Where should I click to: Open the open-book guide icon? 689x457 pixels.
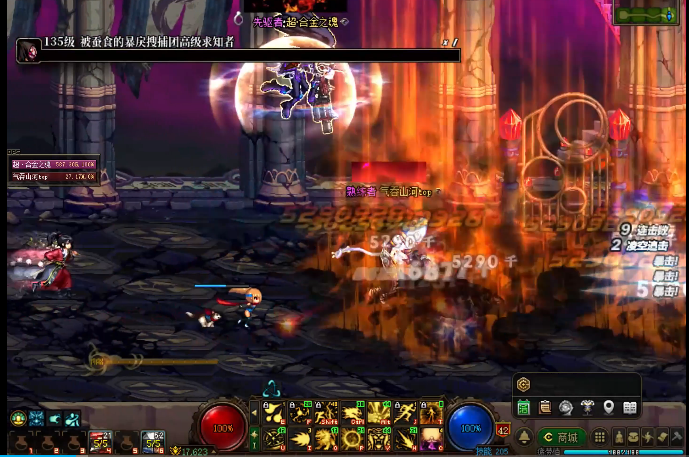(x=630, y=407)
